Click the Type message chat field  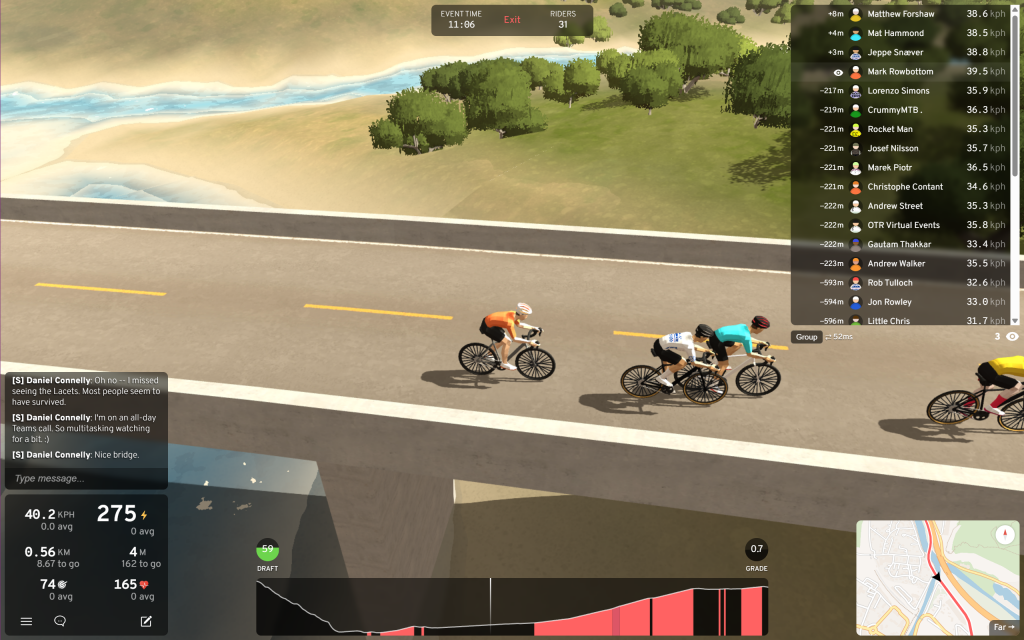(85, 479)
